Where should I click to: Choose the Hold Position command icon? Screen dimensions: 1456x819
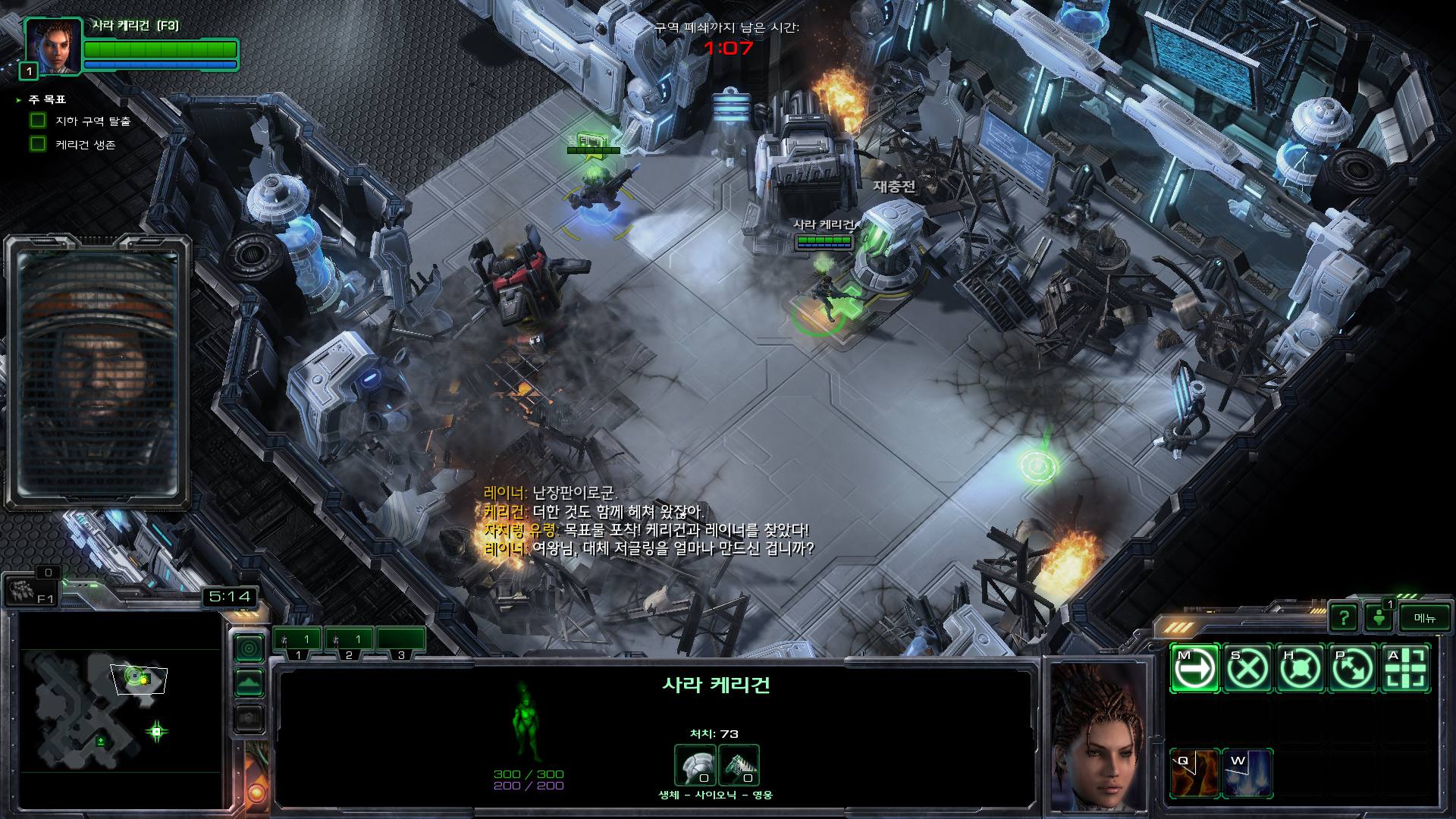[1301, 669]
